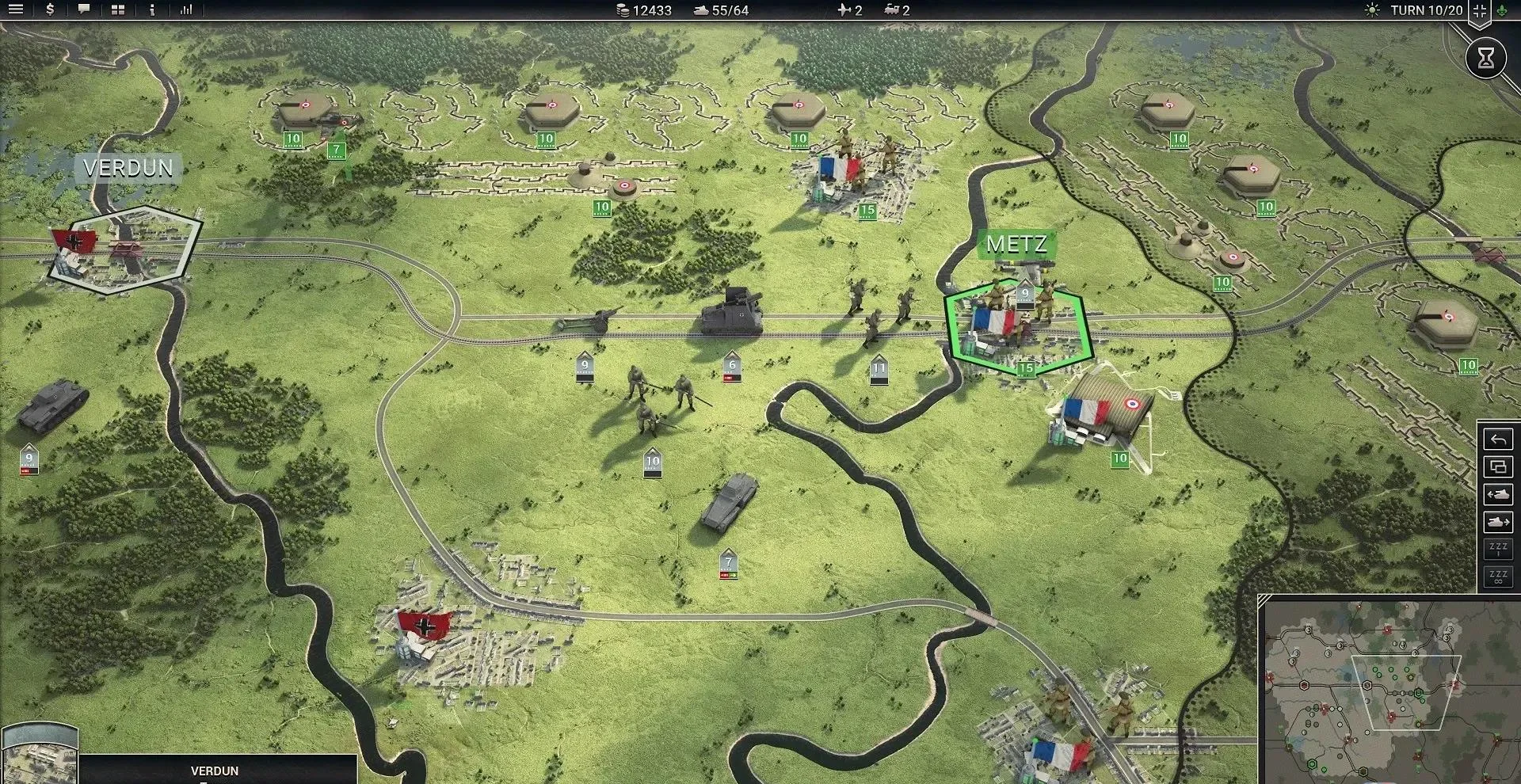This screenshot has width=1521, height=784.
Task: Open the message log speech bubble icon
Action: 84,10
